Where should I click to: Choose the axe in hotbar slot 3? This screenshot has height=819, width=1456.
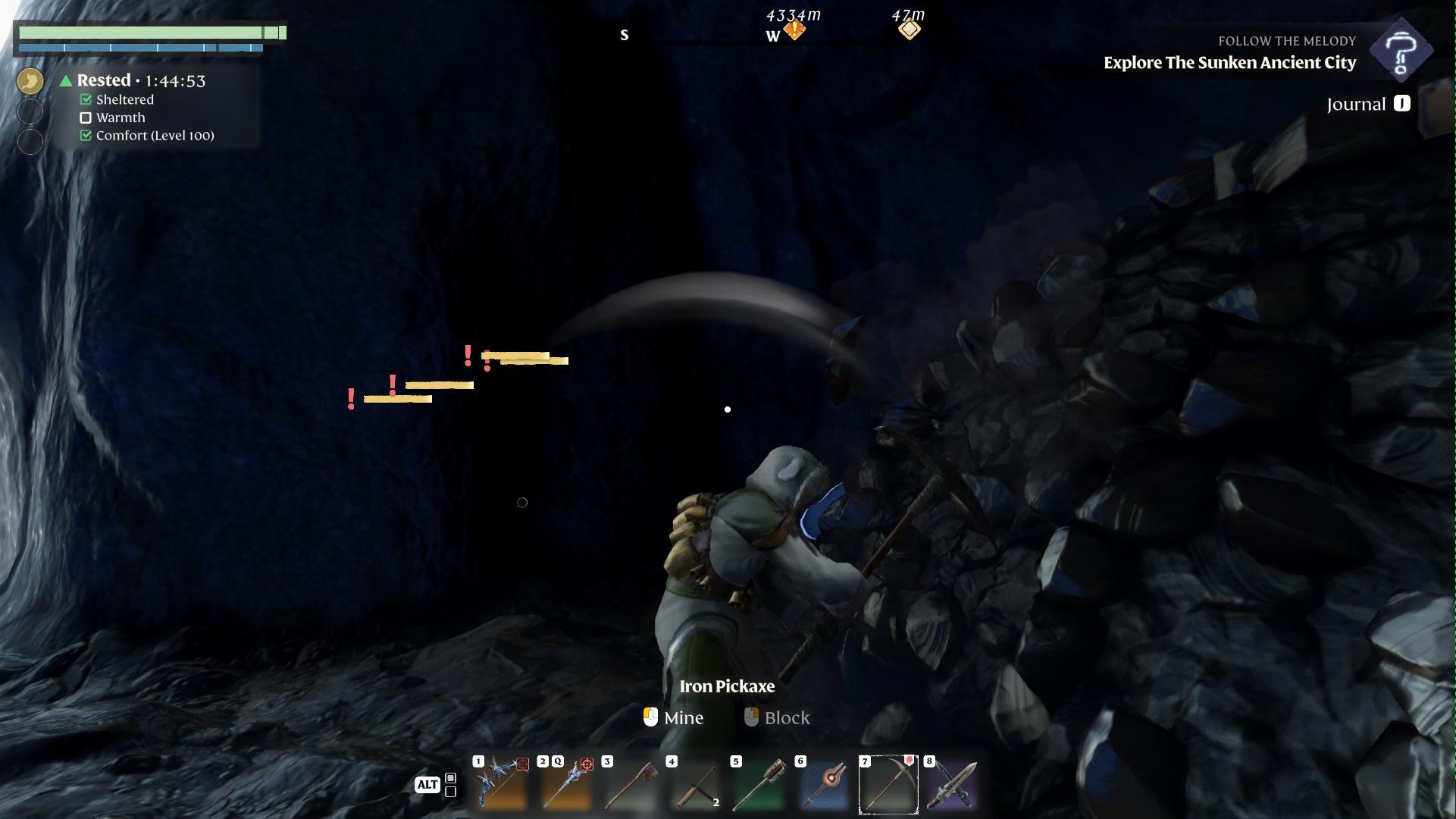pyautogui.click(x=631, y=784)
